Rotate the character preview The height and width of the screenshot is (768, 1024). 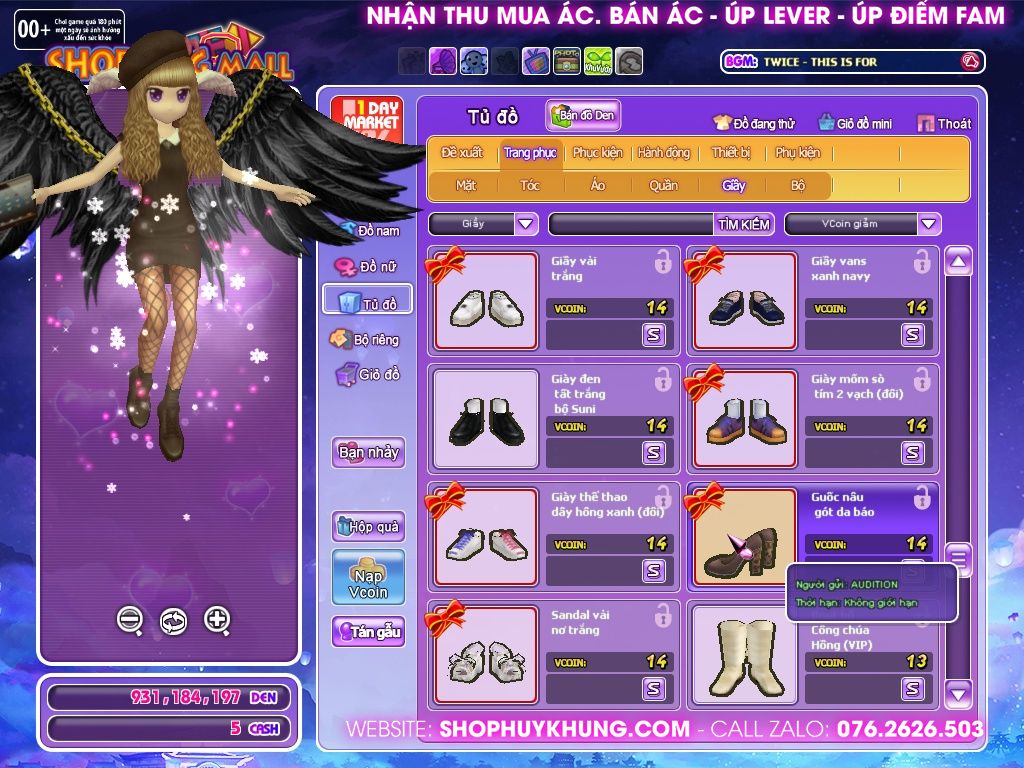coord(173,621)
